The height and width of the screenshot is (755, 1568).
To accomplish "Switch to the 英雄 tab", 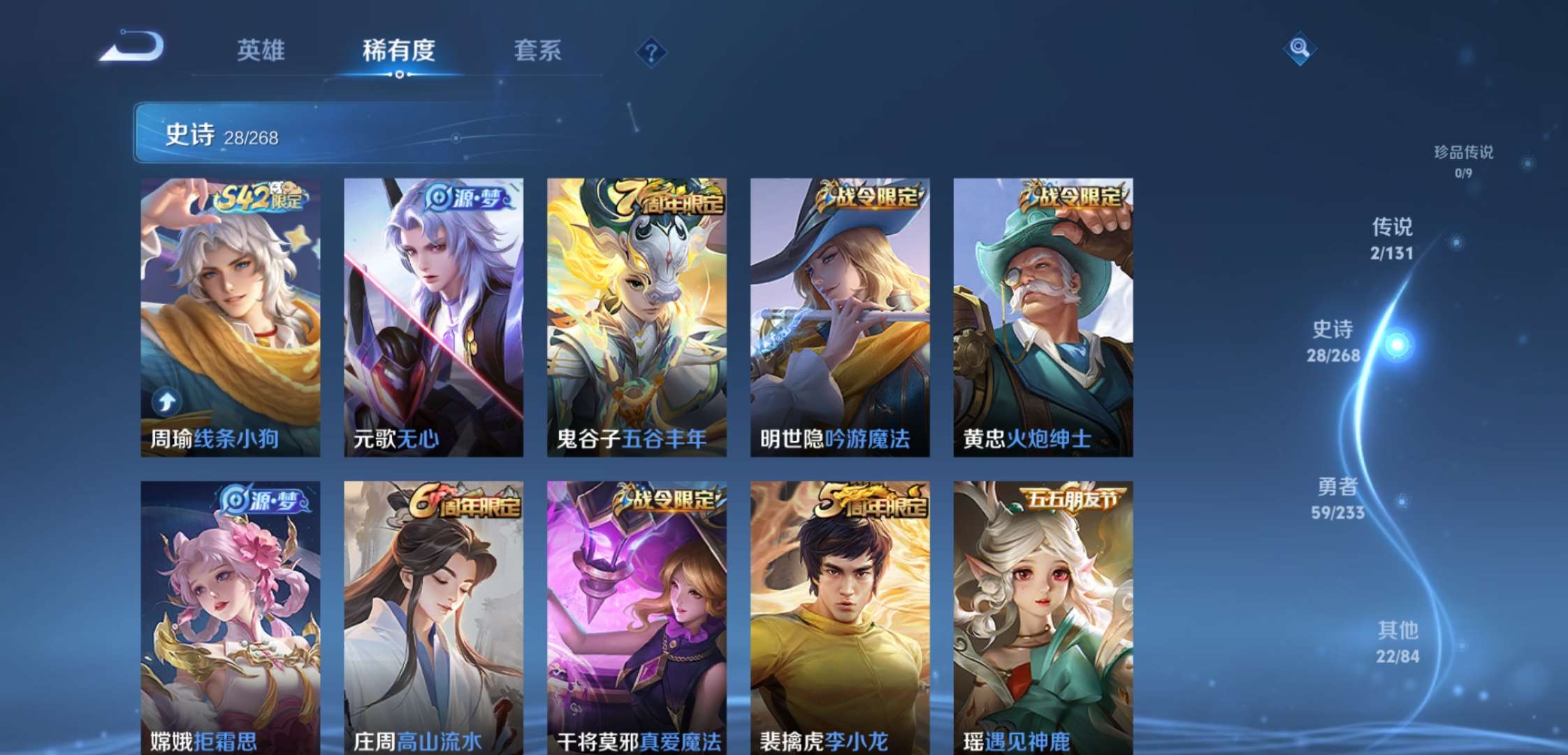I will (x=261, y=50).
